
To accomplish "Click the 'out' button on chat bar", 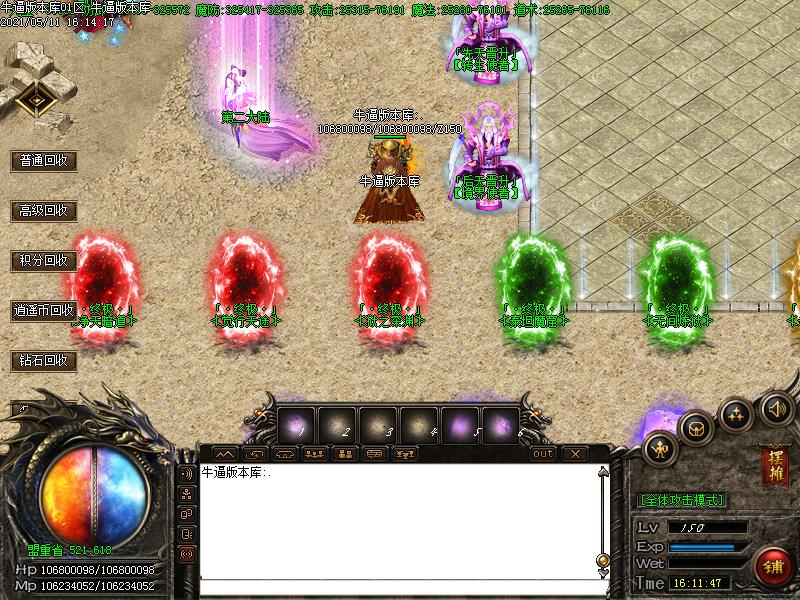I will click(x=543, y=453).
